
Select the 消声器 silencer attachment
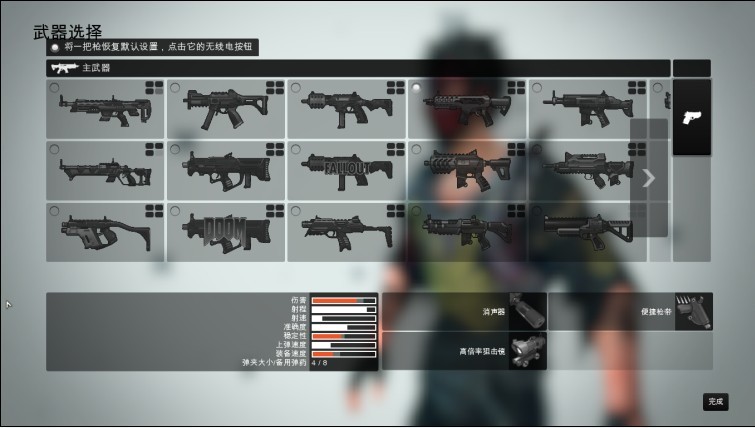tap(527, 311)
